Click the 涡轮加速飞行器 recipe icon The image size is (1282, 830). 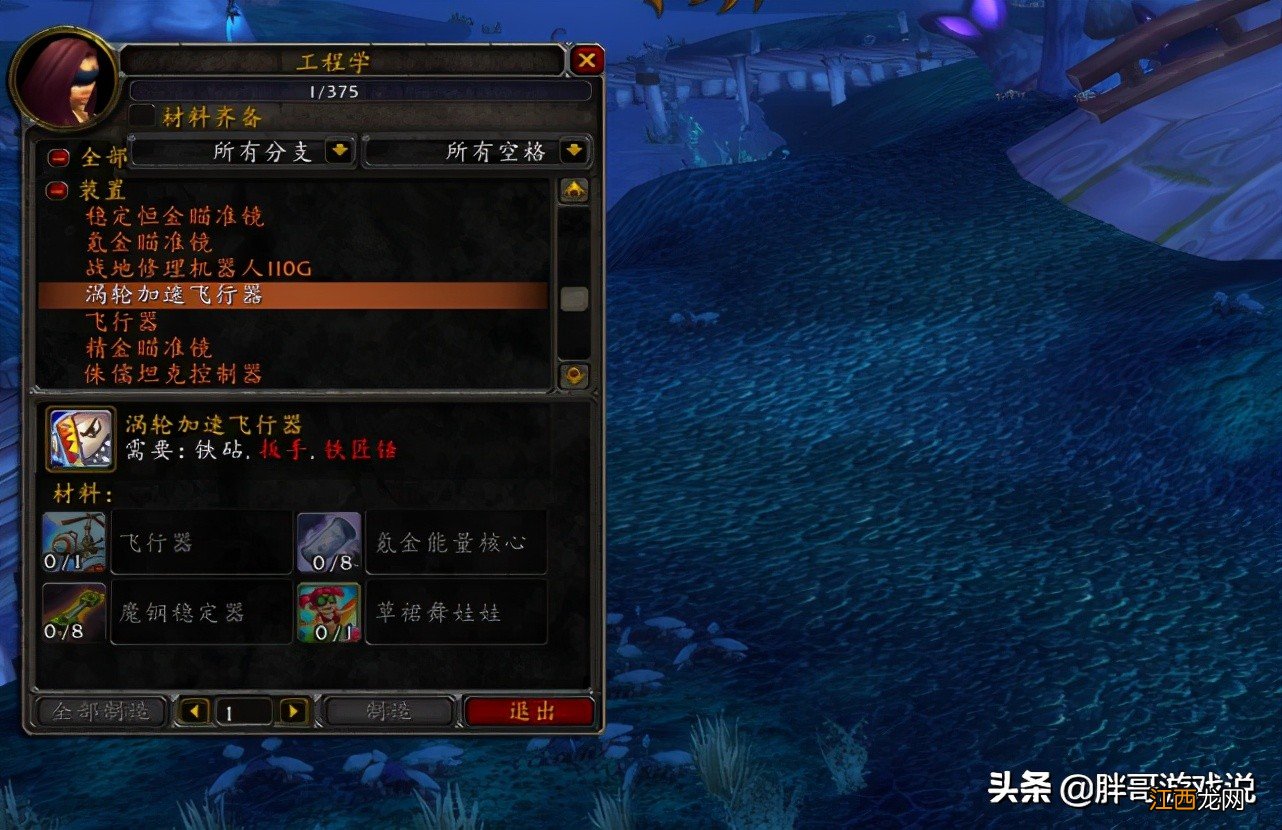(78, 438)
